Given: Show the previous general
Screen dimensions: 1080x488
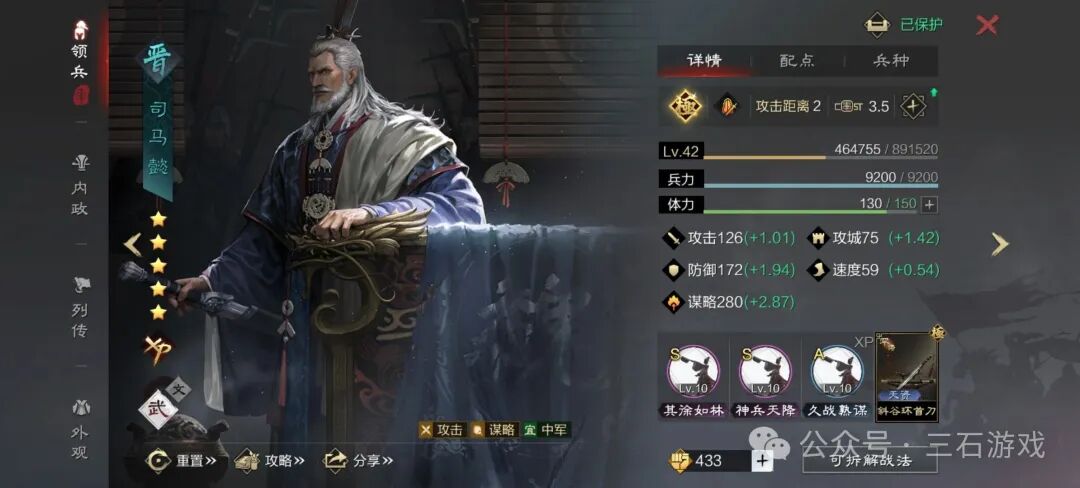Looking at the screenshot, I should 132,244.
